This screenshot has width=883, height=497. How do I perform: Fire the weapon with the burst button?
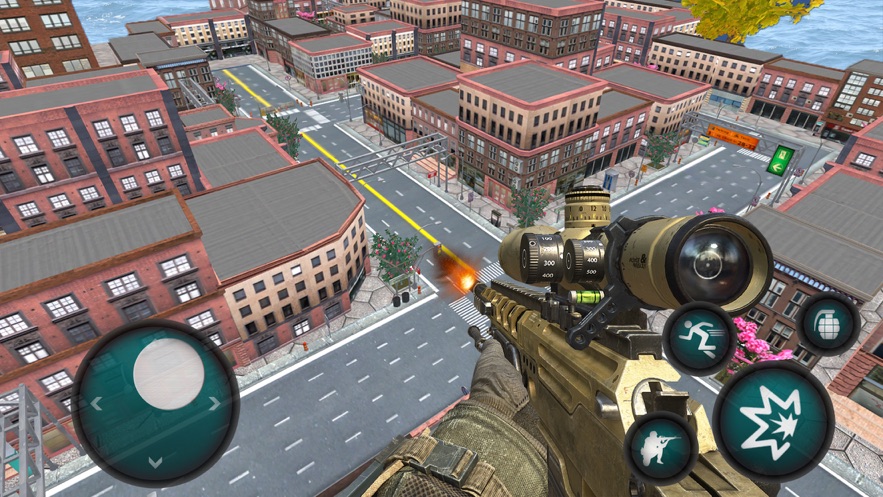pos(773,417)
